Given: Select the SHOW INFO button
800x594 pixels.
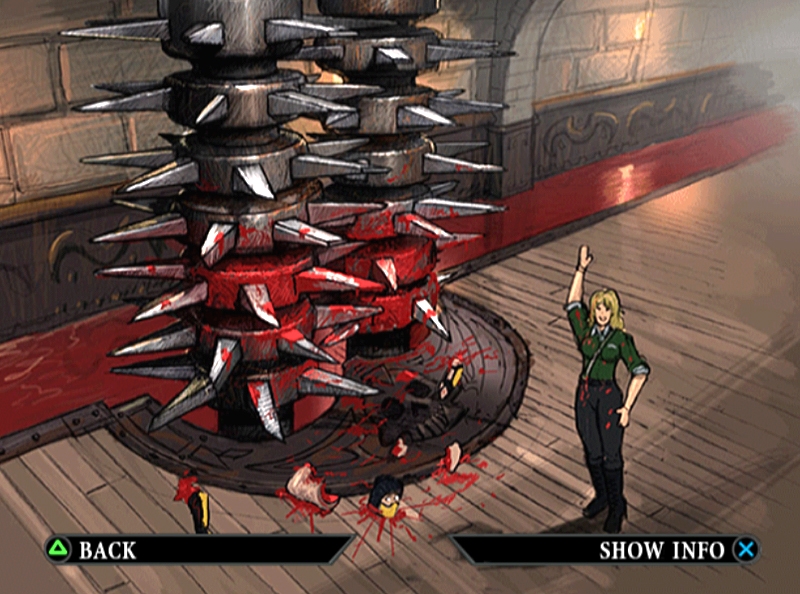Looking at the screenshot, I should (661, 549).
